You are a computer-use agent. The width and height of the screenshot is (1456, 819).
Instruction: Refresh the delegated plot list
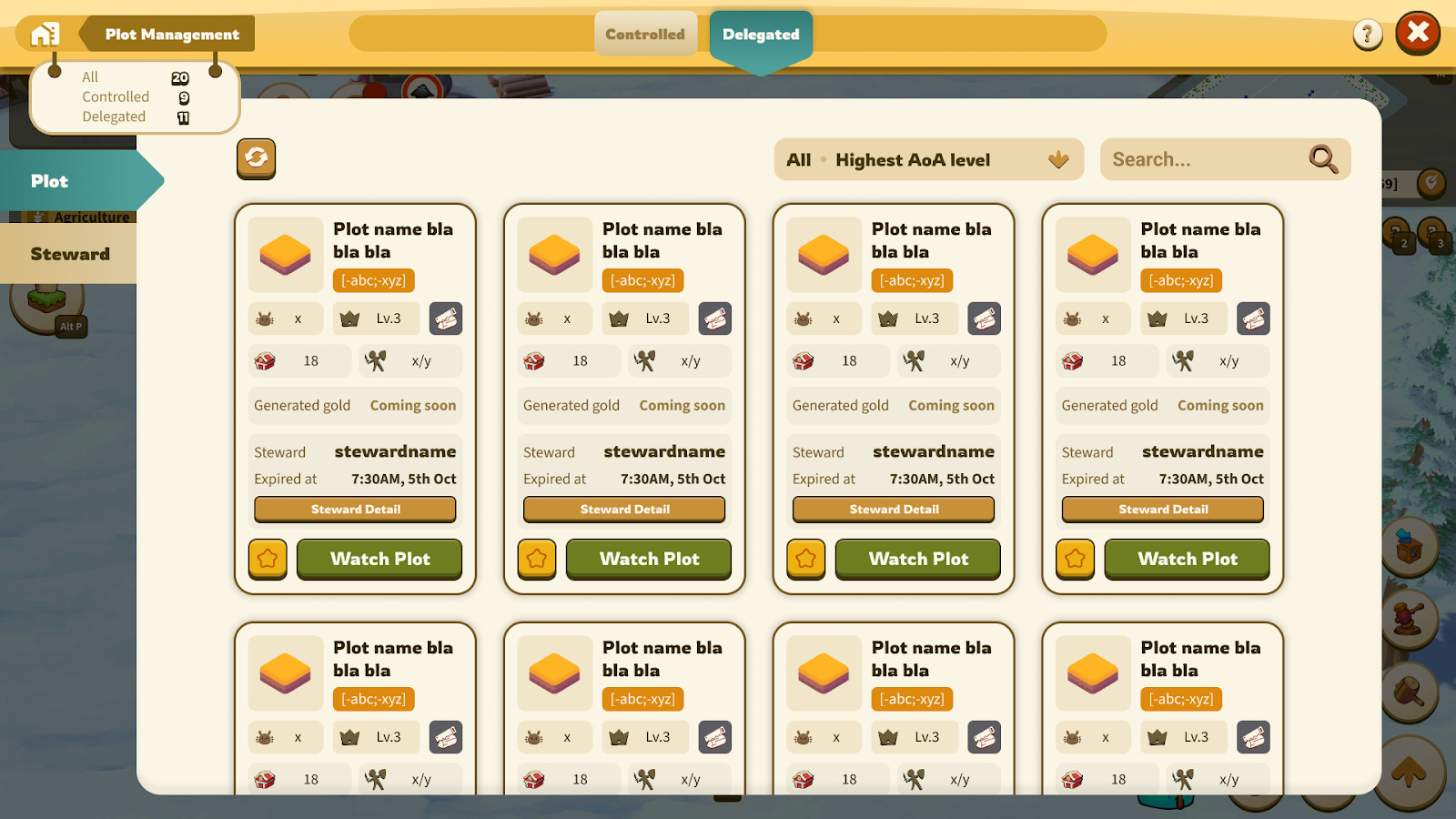pyautogui.click(x=256, y=158)
